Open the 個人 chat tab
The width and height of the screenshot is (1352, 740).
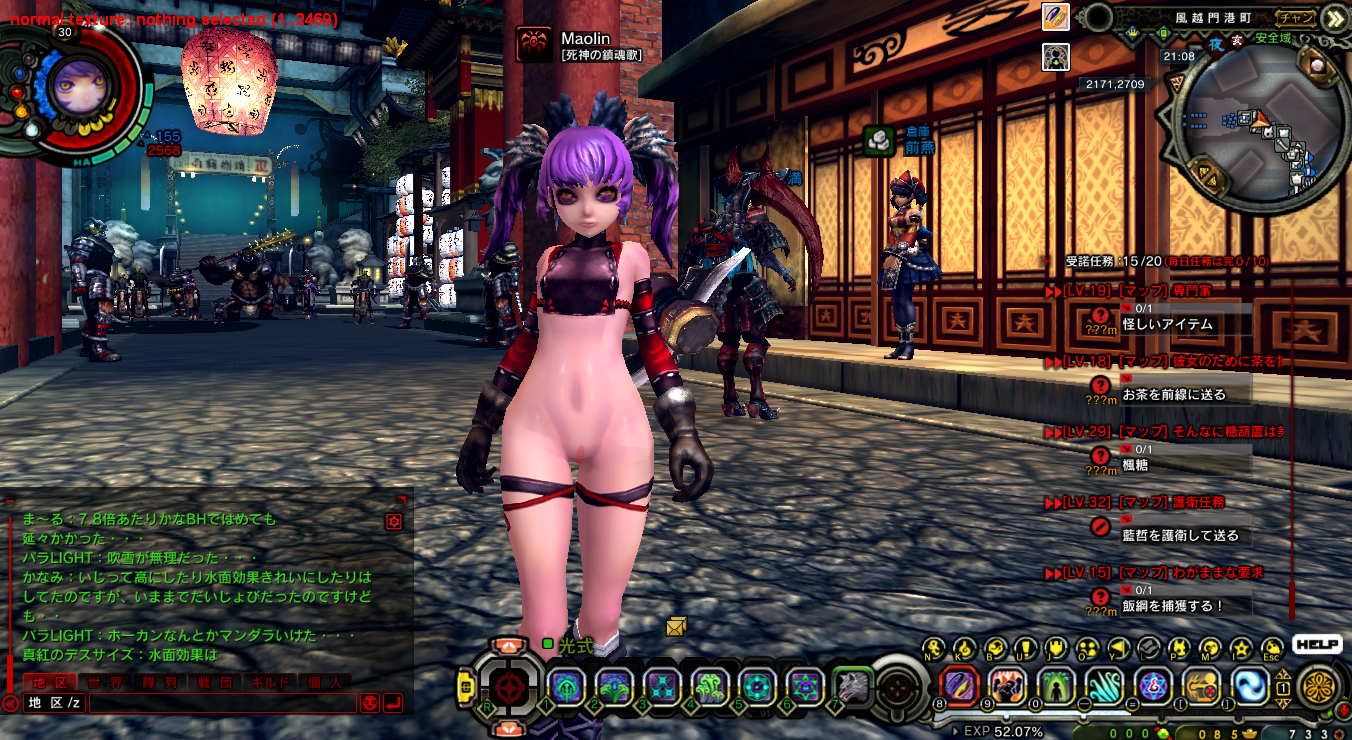(x=323, y=682)
